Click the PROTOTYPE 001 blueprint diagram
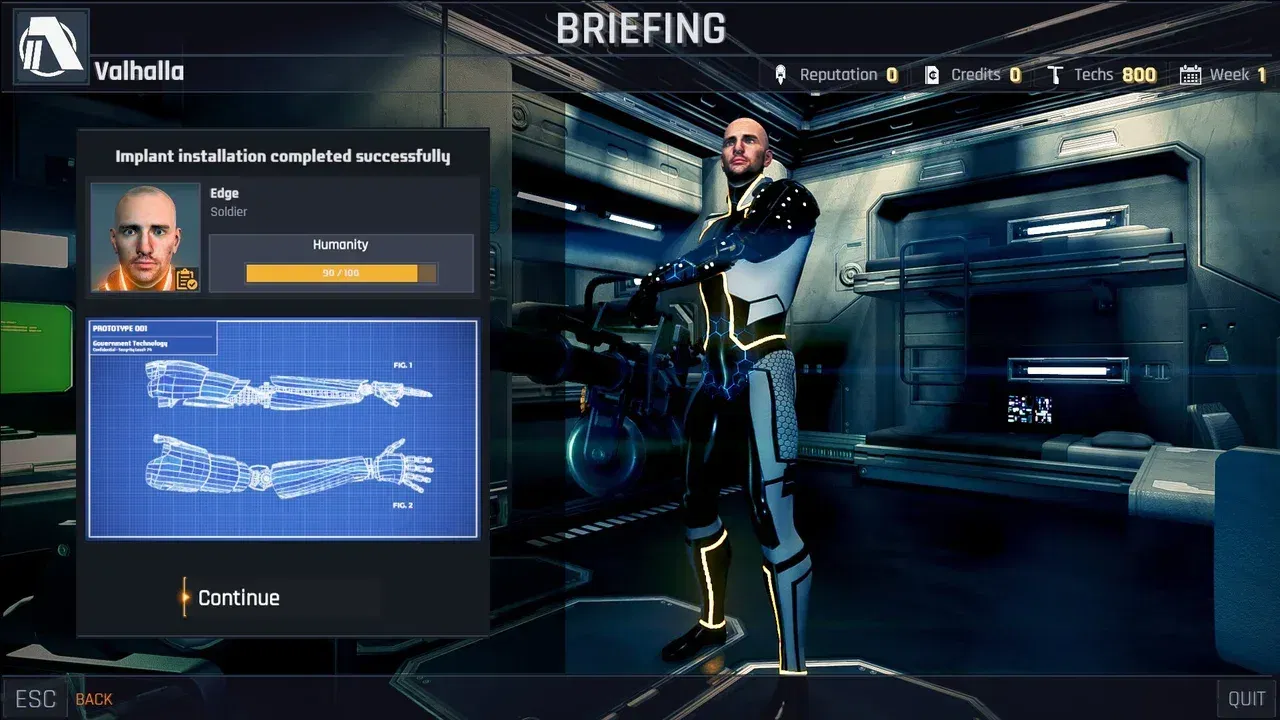The image size is (1280, 720). pos(283,429)
